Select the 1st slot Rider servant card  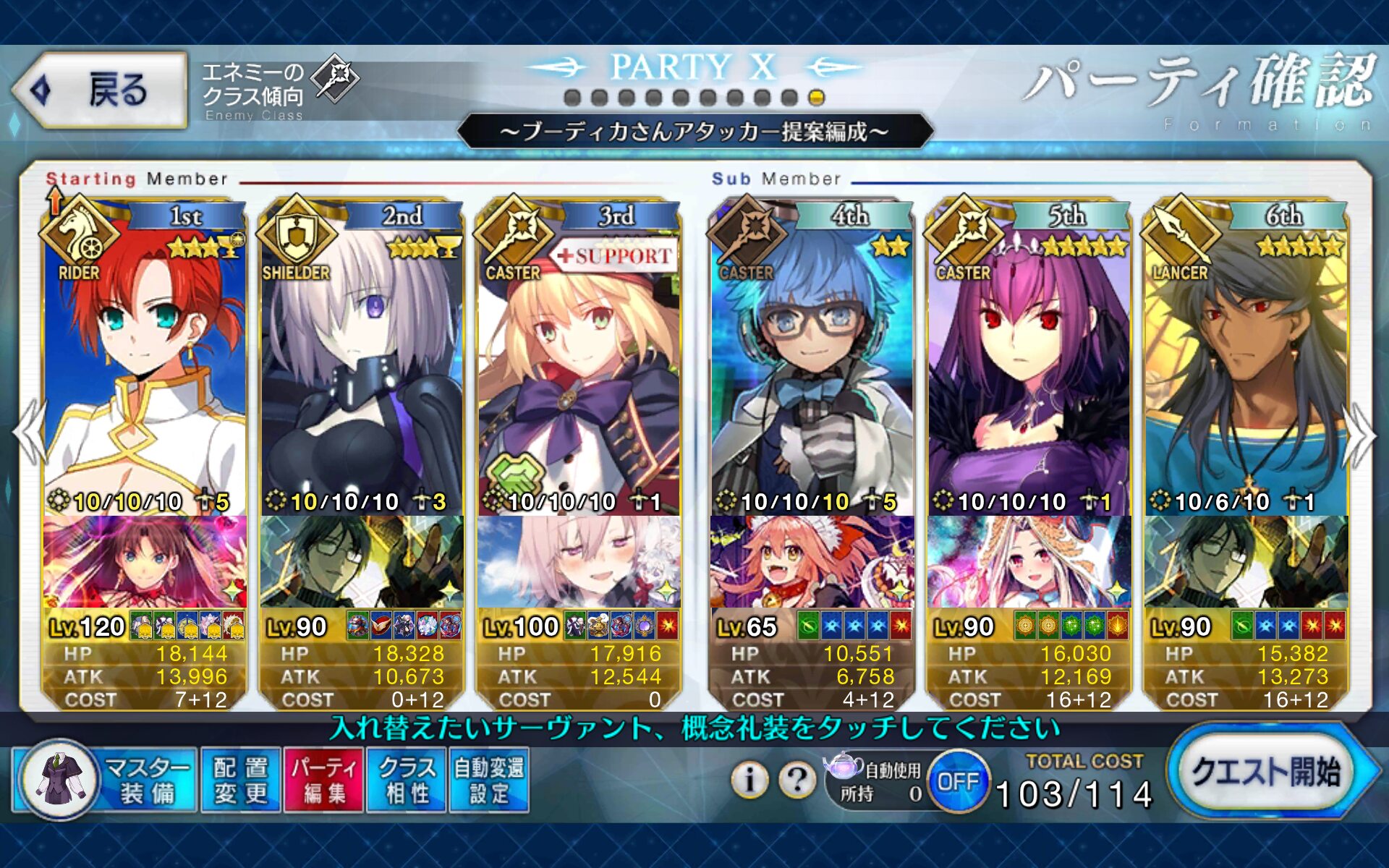pyautogui.click(x=145, y=362)
